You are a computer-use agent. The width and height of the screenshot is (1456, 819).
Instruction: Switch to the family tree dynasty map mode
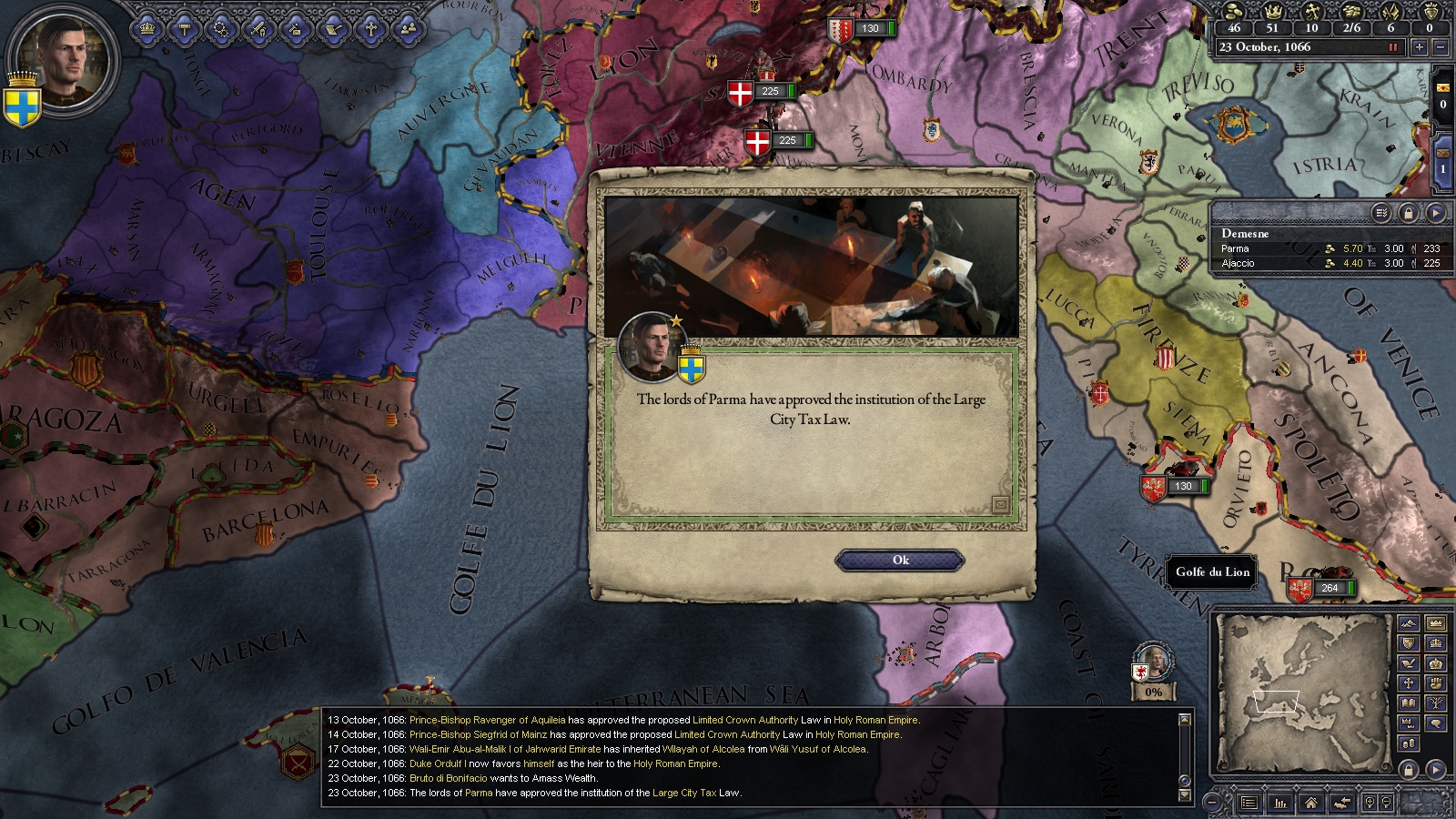(1436, 703)
